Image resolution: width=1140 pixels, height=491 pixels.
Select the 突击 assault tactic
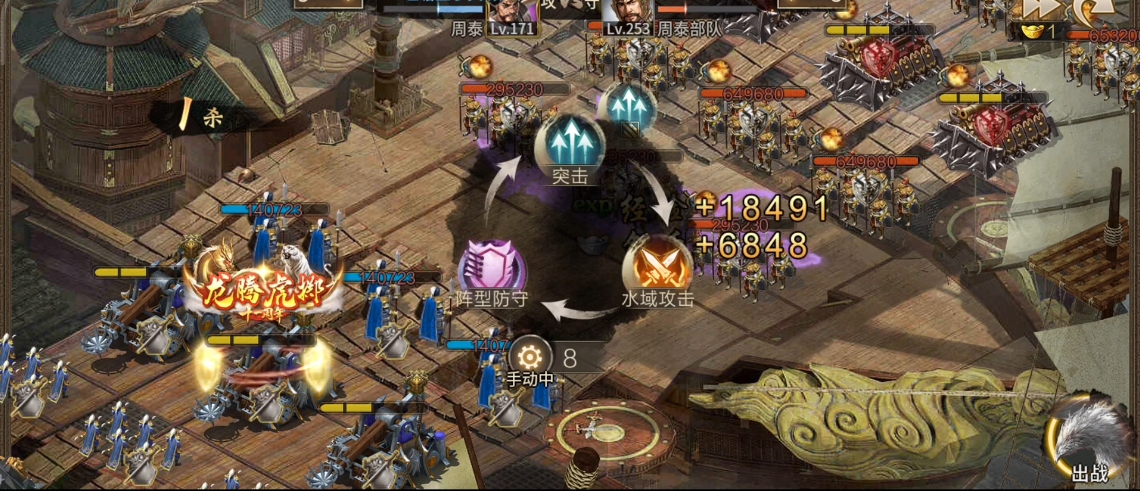point(568,145)
